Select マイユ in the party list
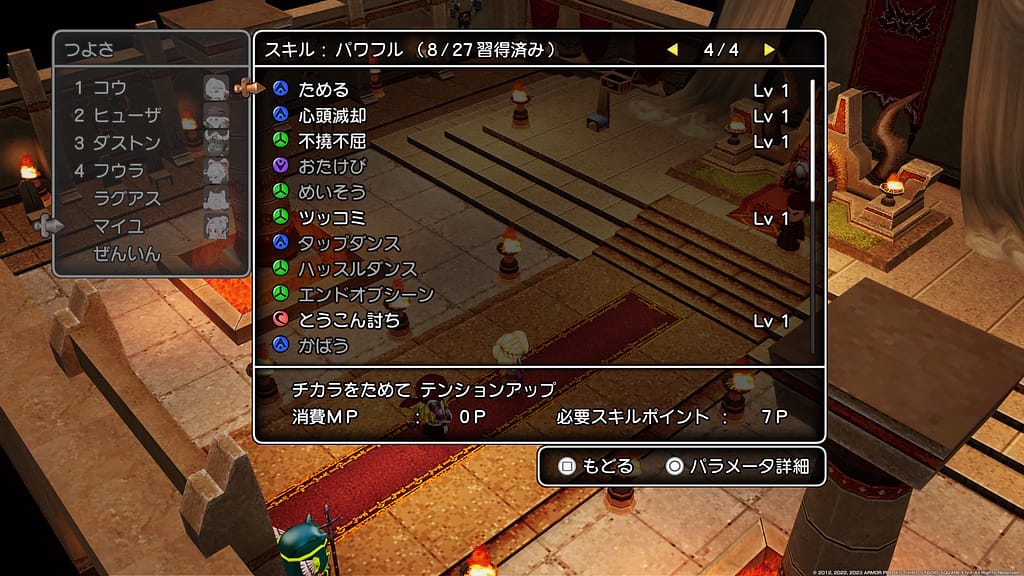Screen dimensions: 1024x576 (x=118, y=226)
